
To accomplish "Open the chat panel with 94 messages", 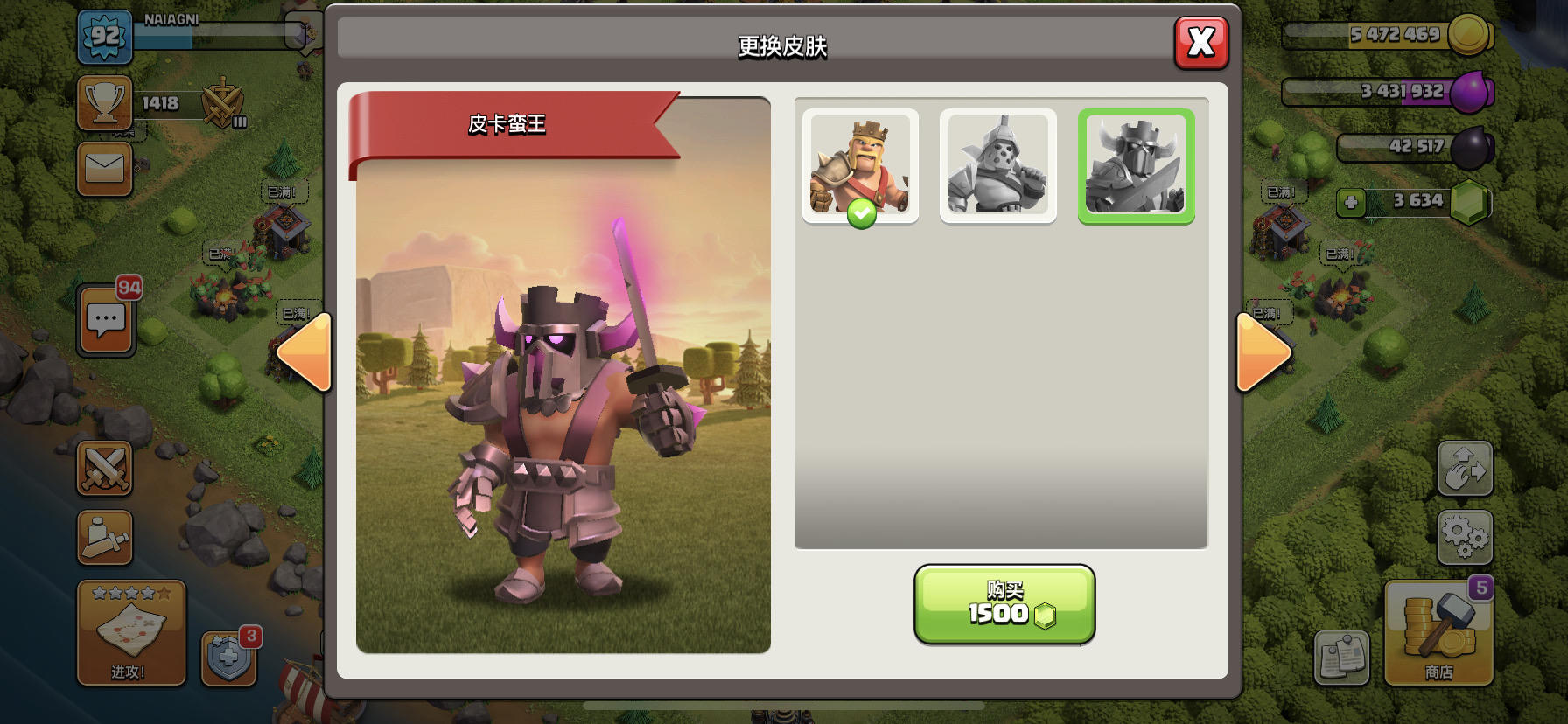I will [x=105, y=321].
